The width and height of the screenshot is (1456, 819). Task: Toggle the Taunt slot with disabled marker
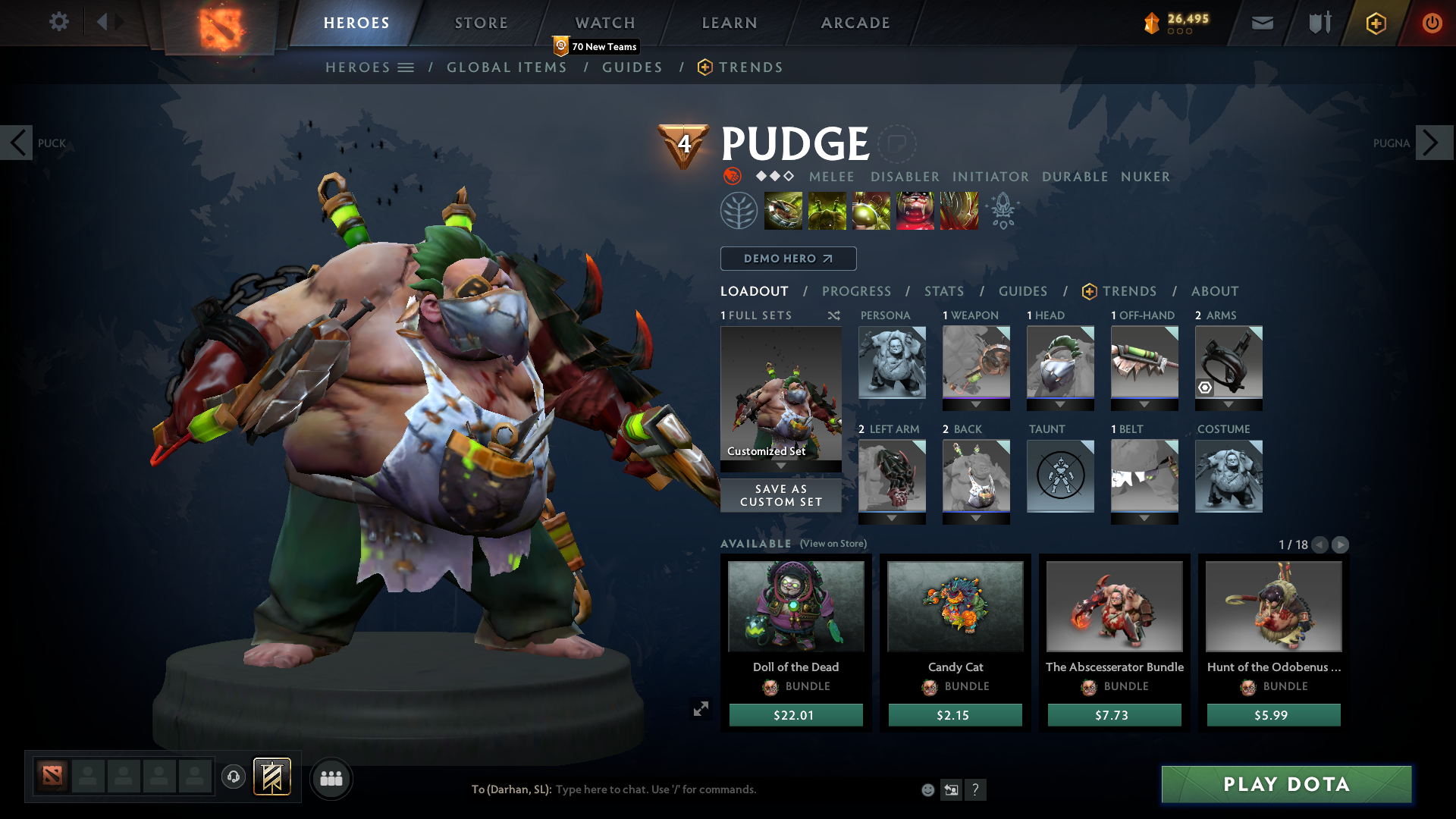coord(1060,476)
